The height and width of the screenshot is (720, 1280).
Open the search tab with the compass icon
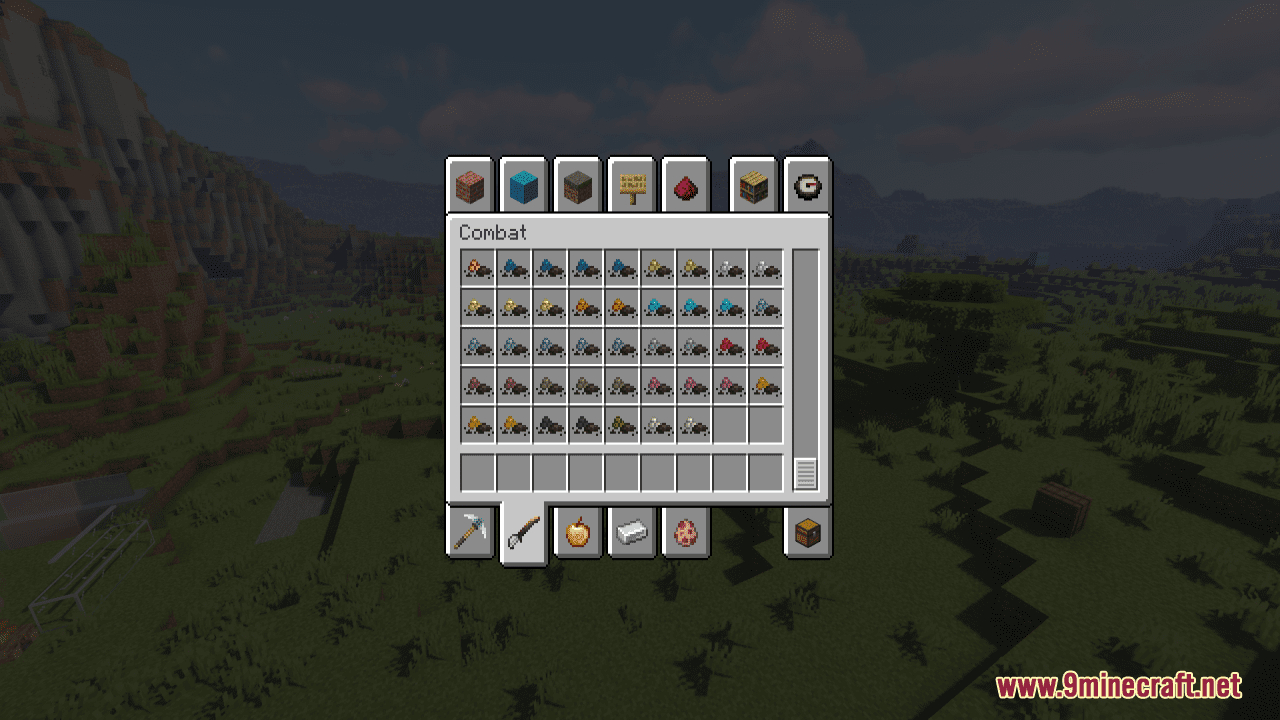coord(808,185)
